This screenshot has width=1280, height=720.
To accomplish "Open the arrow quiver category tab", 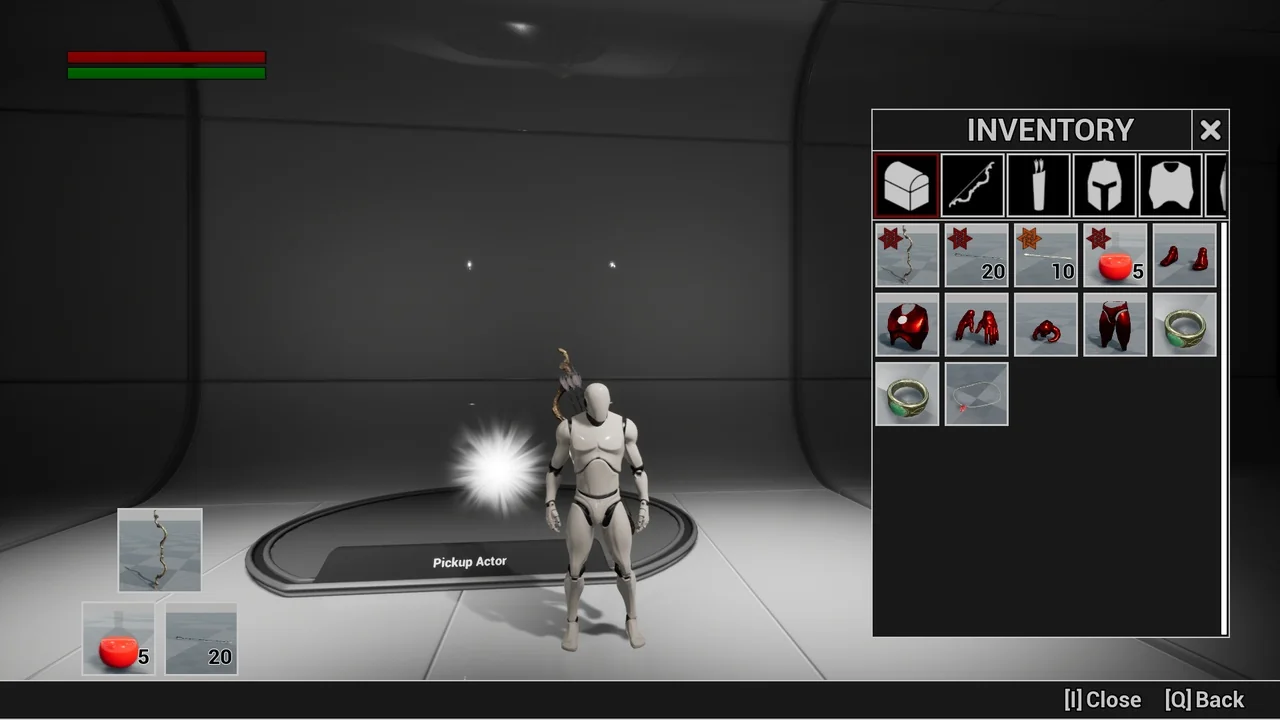I will (1039, 185).
